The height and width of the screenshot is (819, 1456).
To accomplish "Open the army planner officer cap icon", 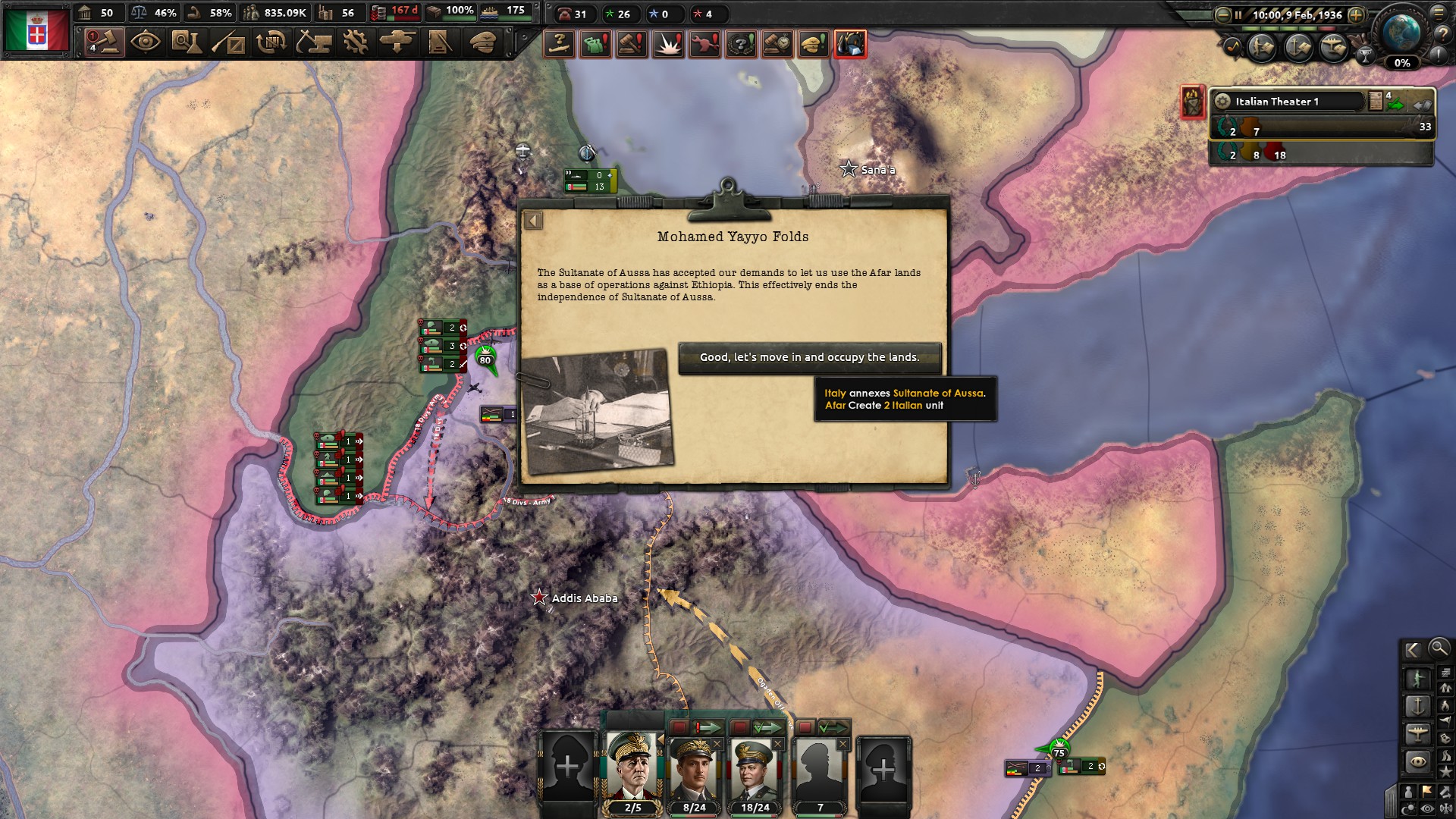I will tap(484, 43).
